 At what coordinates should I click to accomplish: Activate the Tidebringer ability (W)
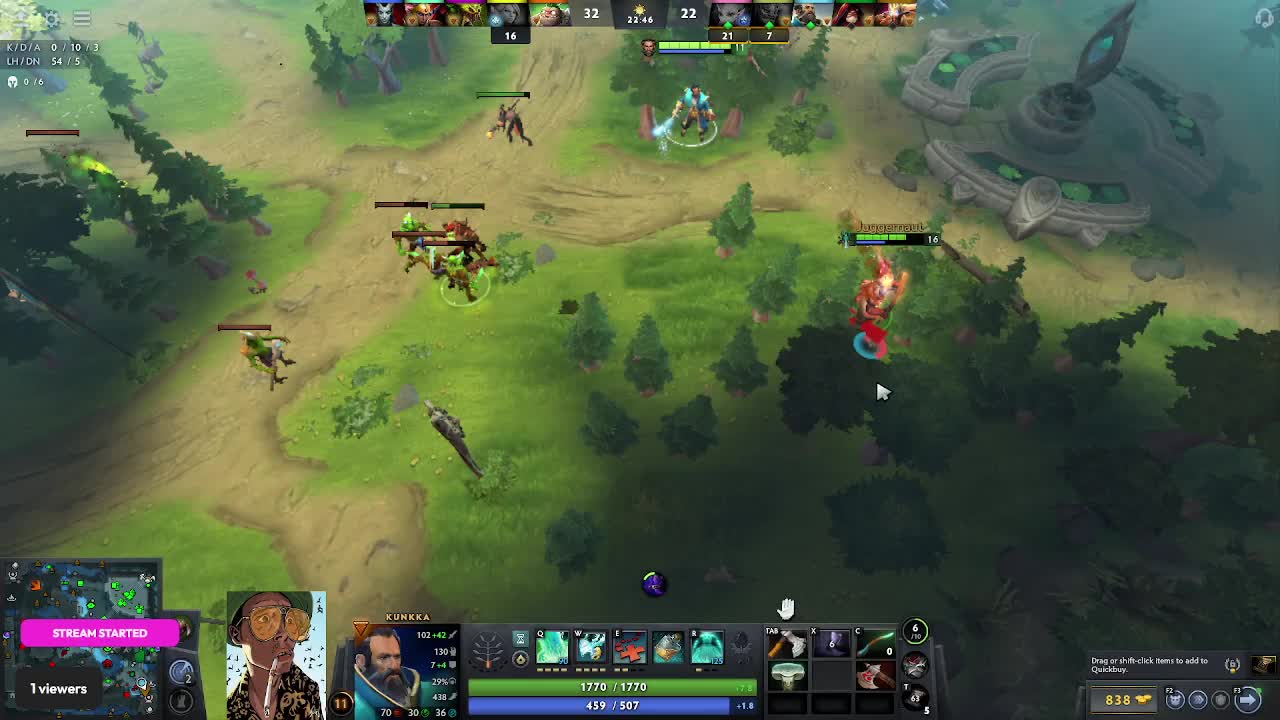(591, 648)
